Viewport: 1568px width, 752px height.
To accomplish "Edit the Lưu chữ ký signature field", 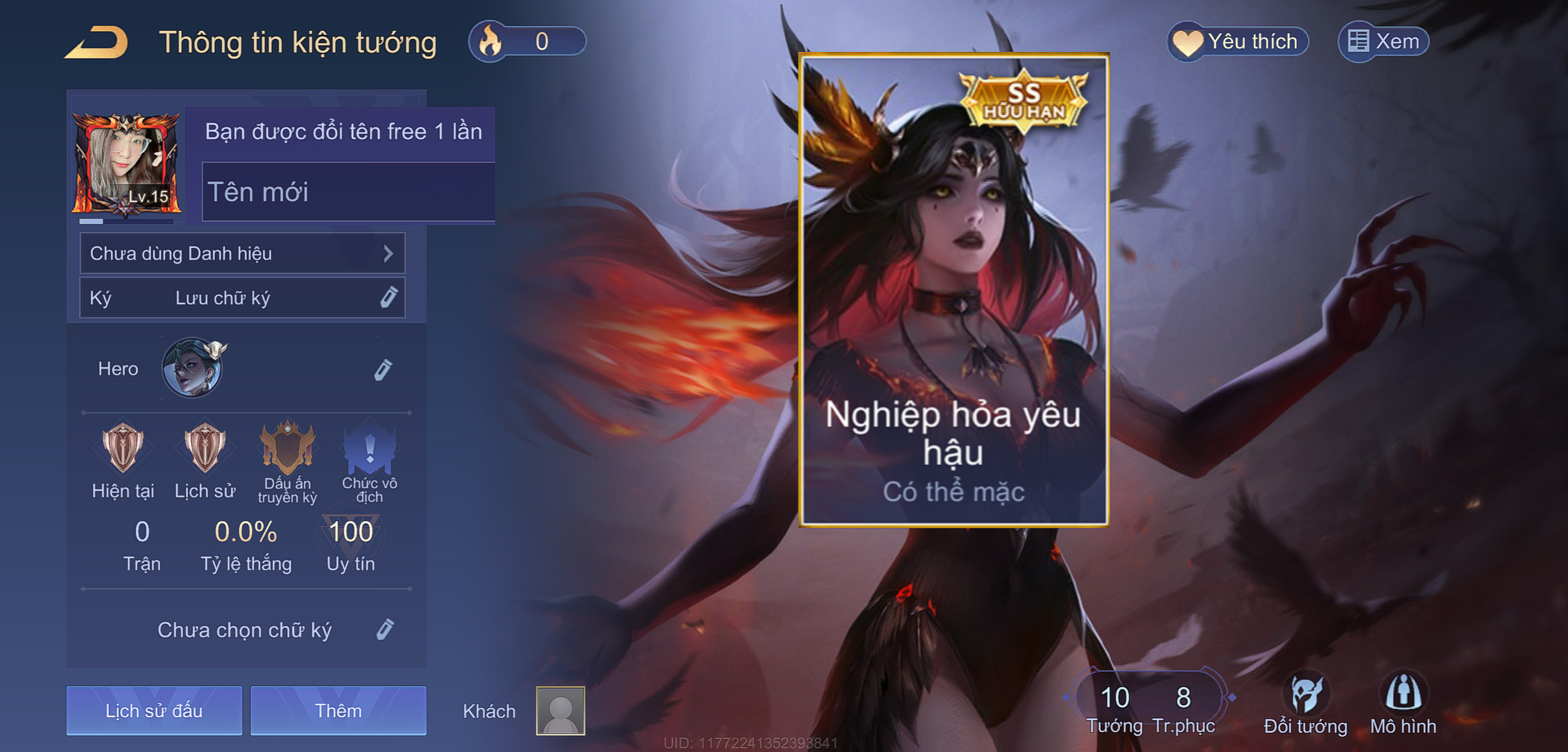I will [242, 298].
